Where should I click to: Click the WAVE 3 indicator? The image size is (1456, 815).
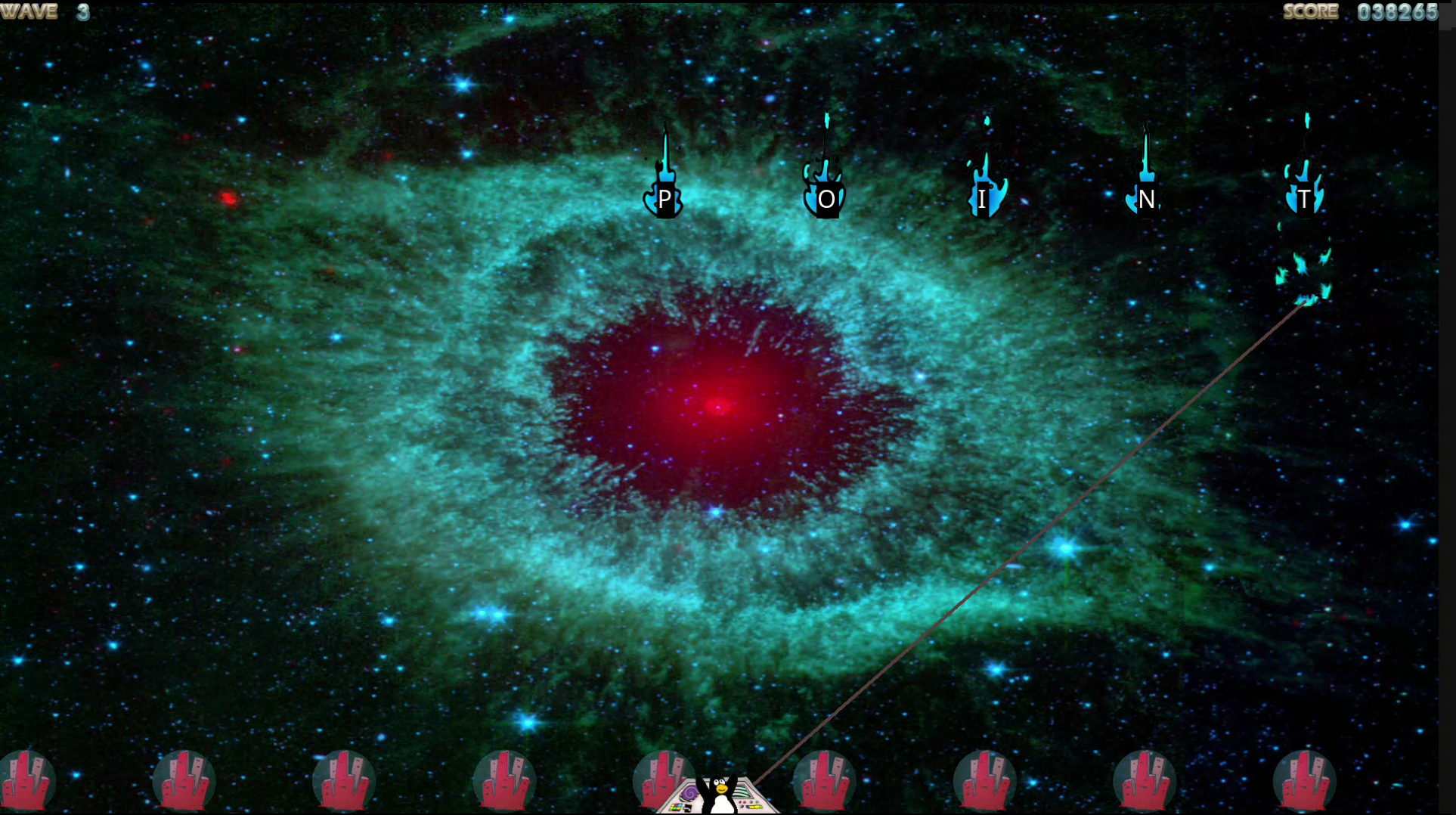45,11
